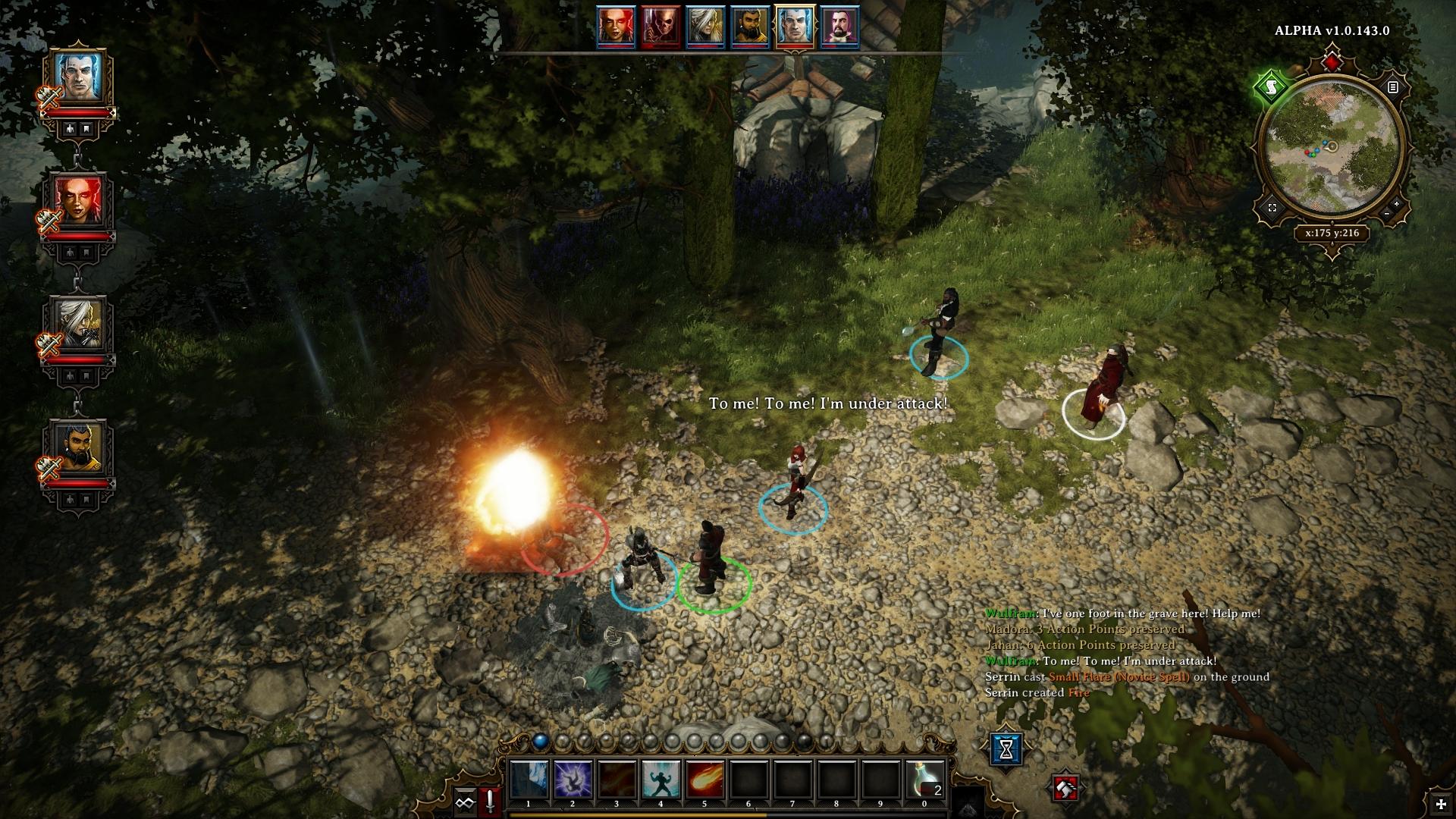Select the ice skill in slot 1
Viewport: 1456px width, 819px height.
529,780
